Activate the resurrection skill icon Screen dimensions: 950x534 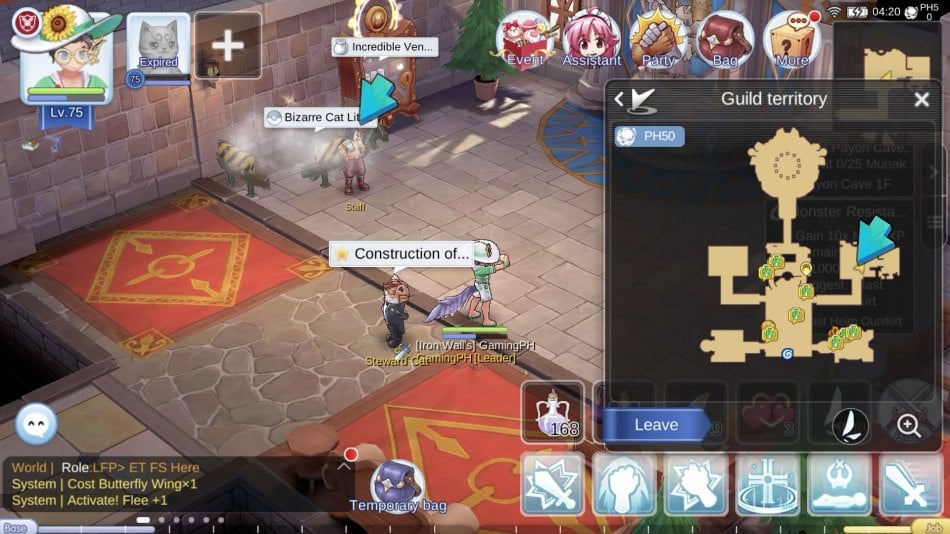839,484
